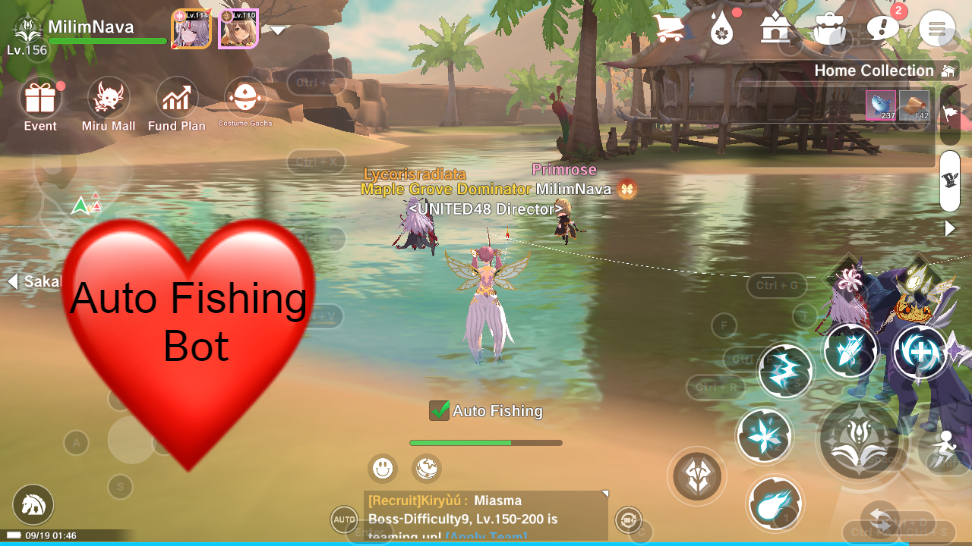The image size is (972, 546).
Task: Activate the lightning bolt skill
Action: [785, 370]
